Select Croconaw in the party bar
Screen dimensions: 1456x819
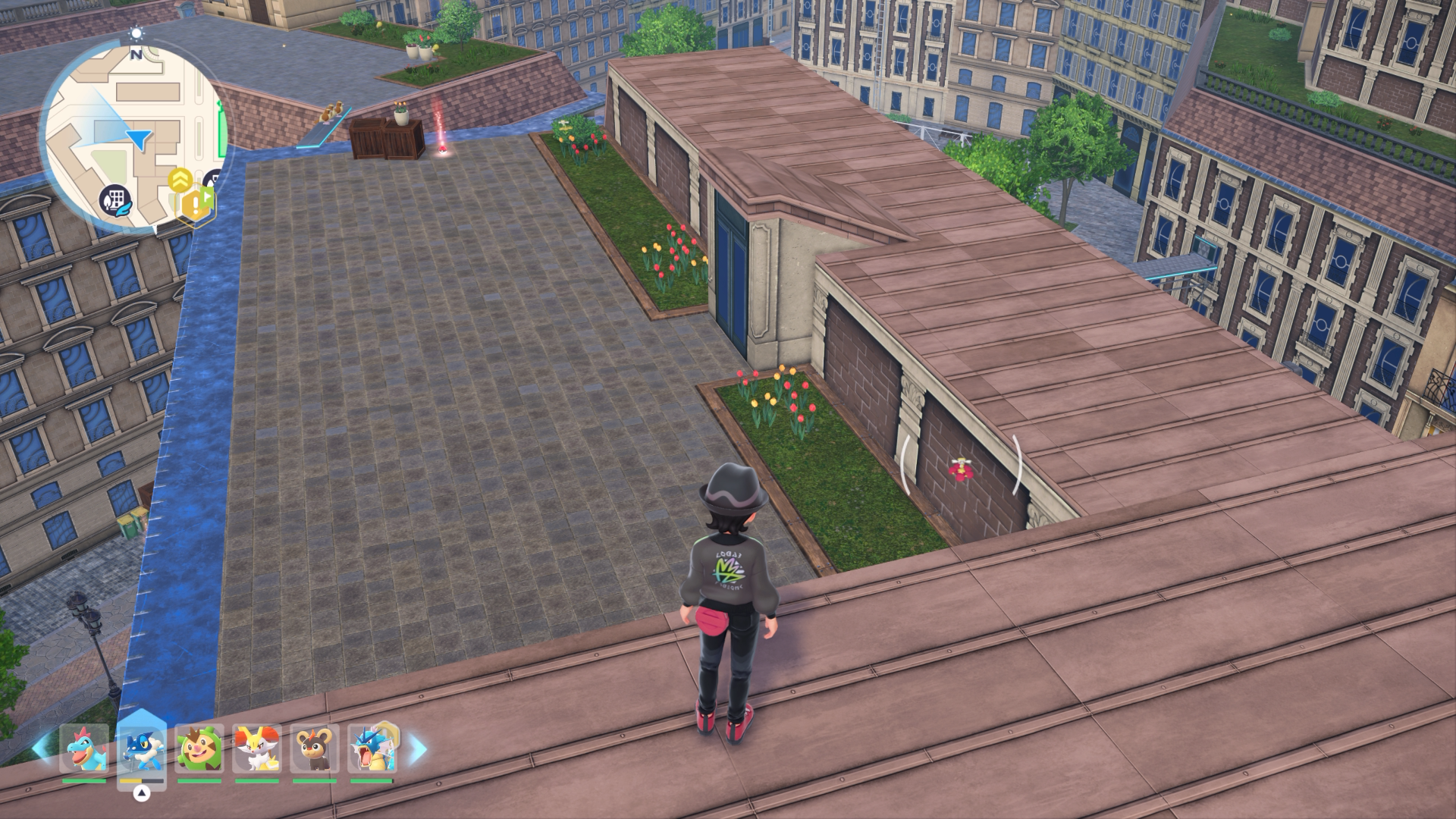[83, 748]
